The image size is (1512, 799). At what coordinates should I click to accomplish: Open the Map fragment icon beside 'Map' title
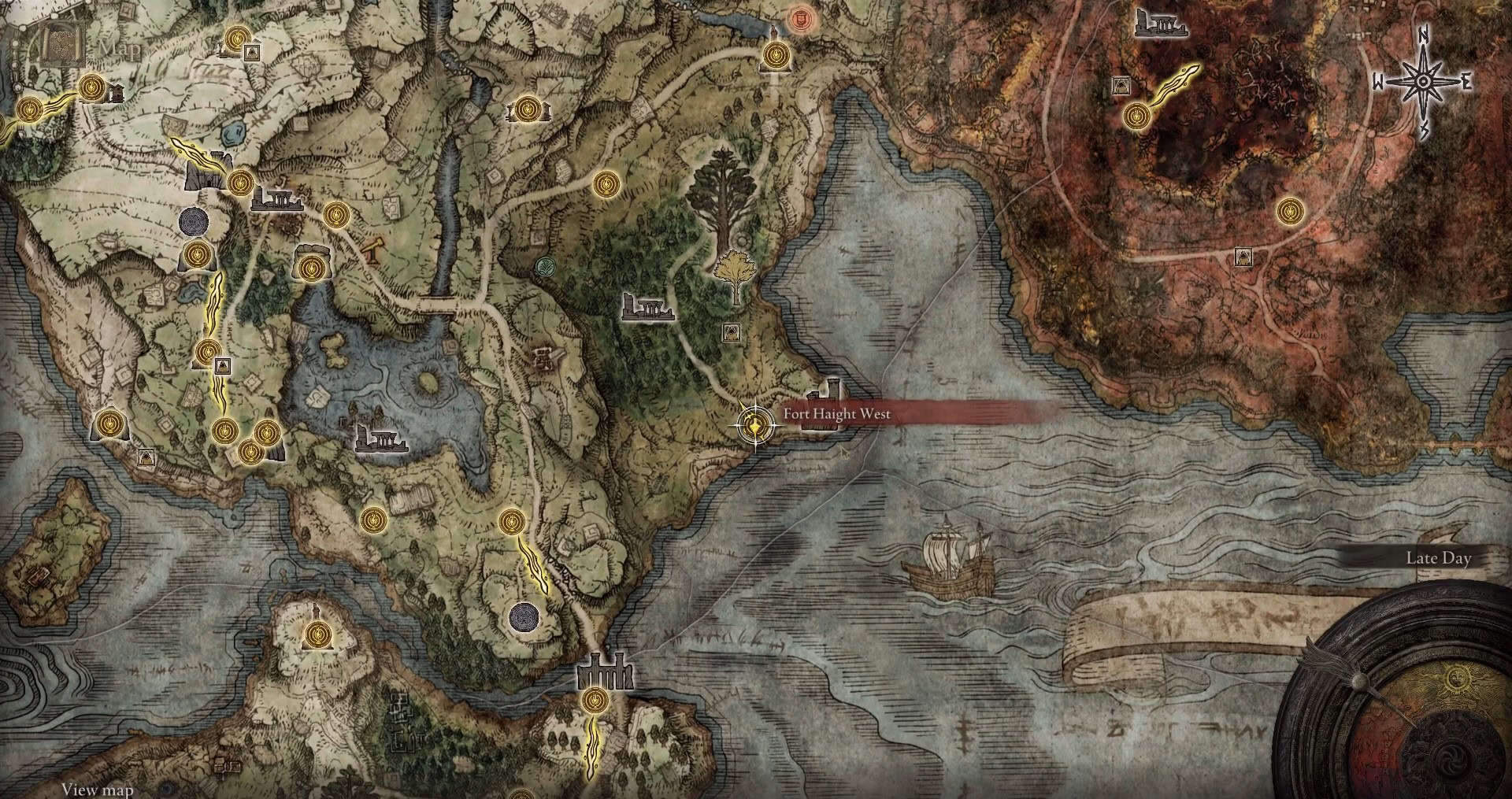click(x=63, y=45)
